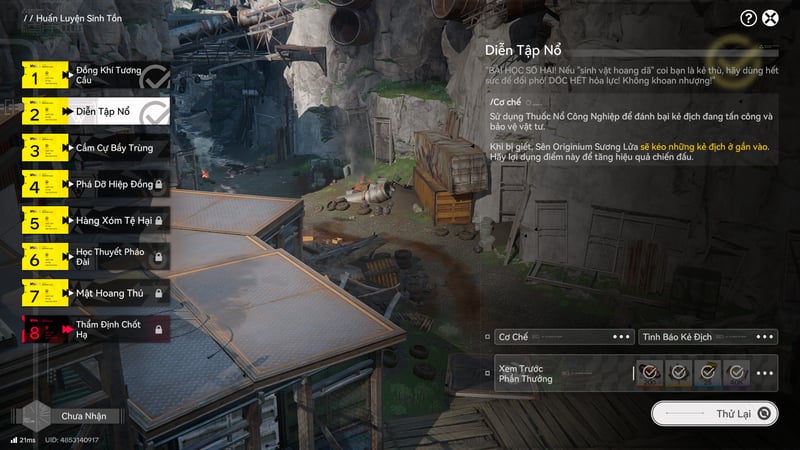Select locked stage 4 Phá Dỡ Hiệp Đồng
The height and width of the screenshot is (450, 800).
95,185
